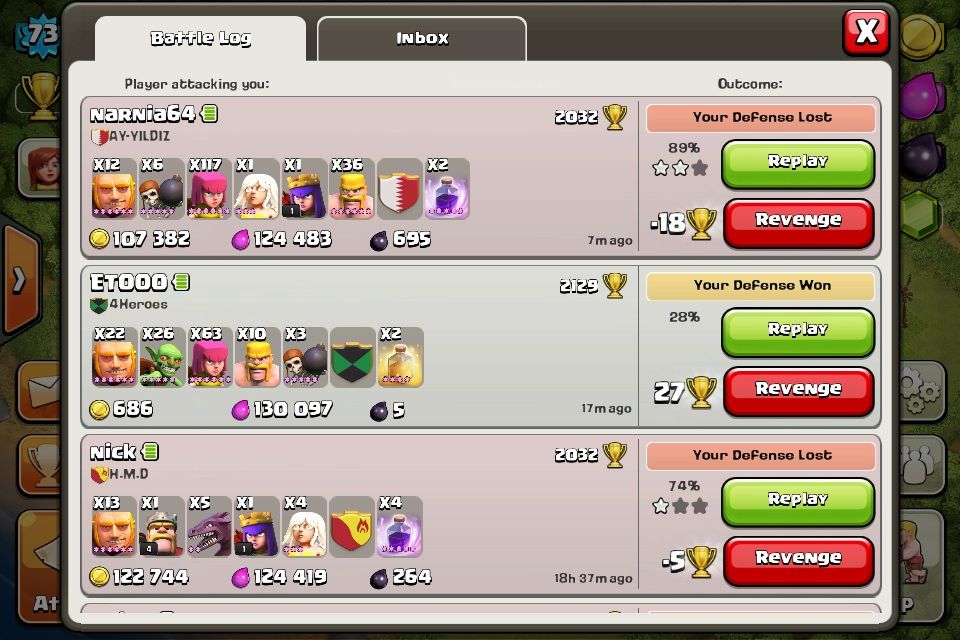Hit Revenge on Nick's attack entry

point(797,558)
